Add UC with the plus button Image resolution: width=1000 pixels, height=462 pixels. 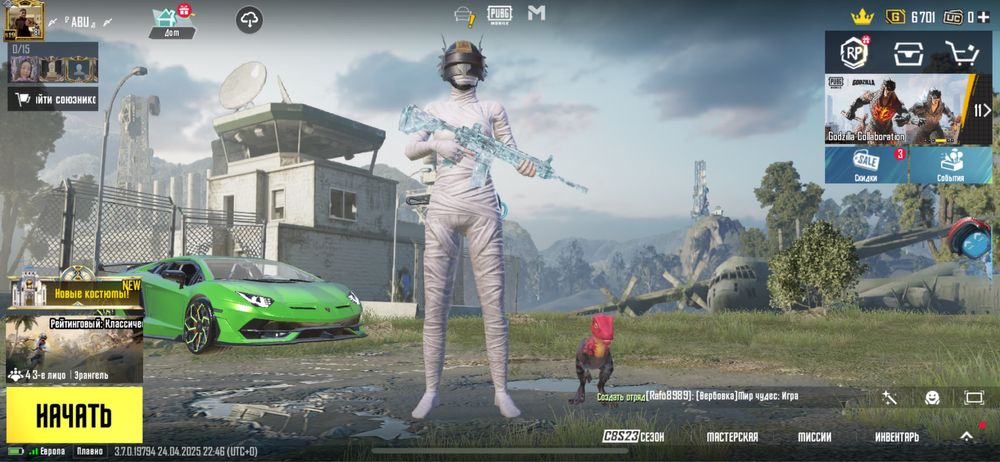[984, 16]
